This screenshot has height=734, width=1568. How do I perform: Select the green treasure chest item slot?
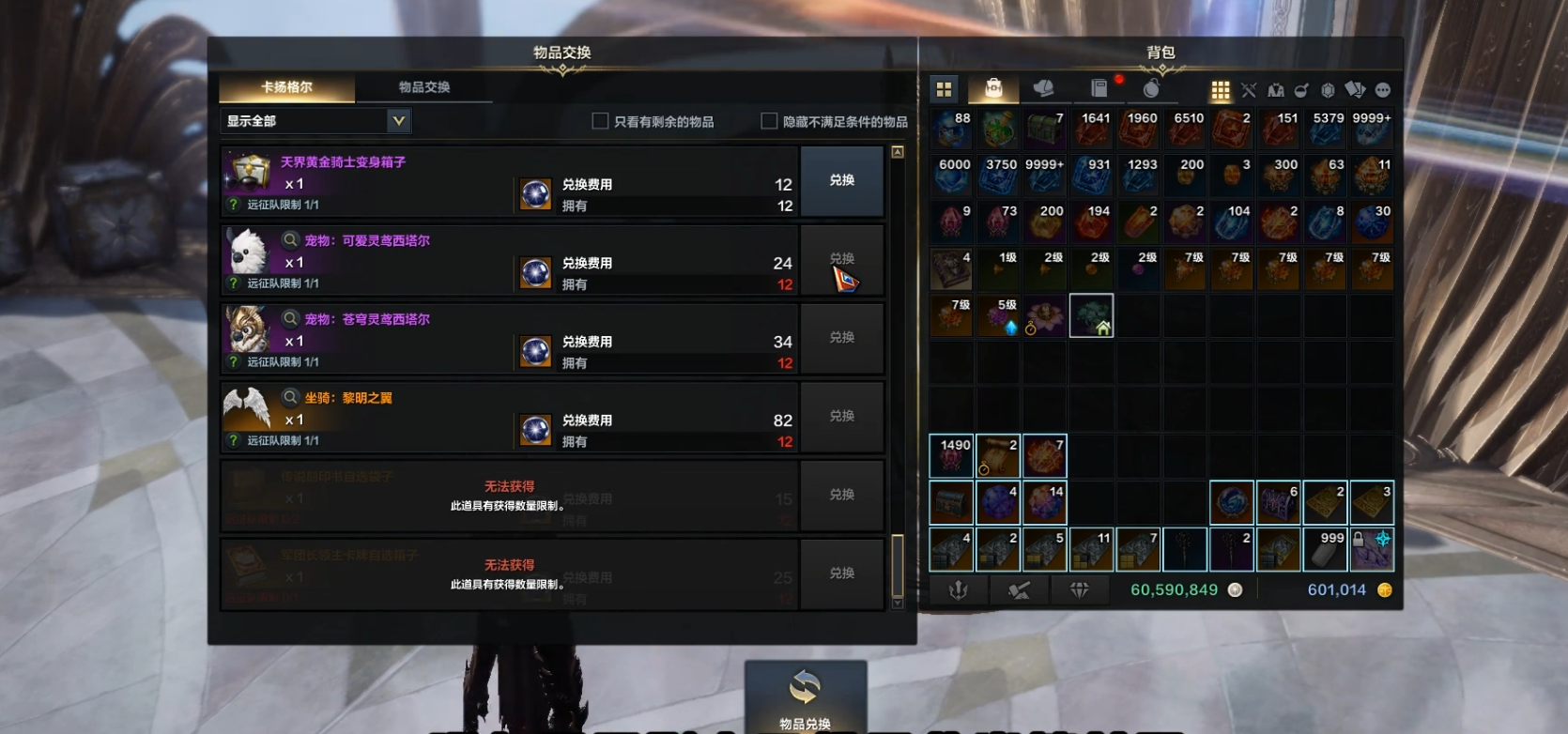998,130
